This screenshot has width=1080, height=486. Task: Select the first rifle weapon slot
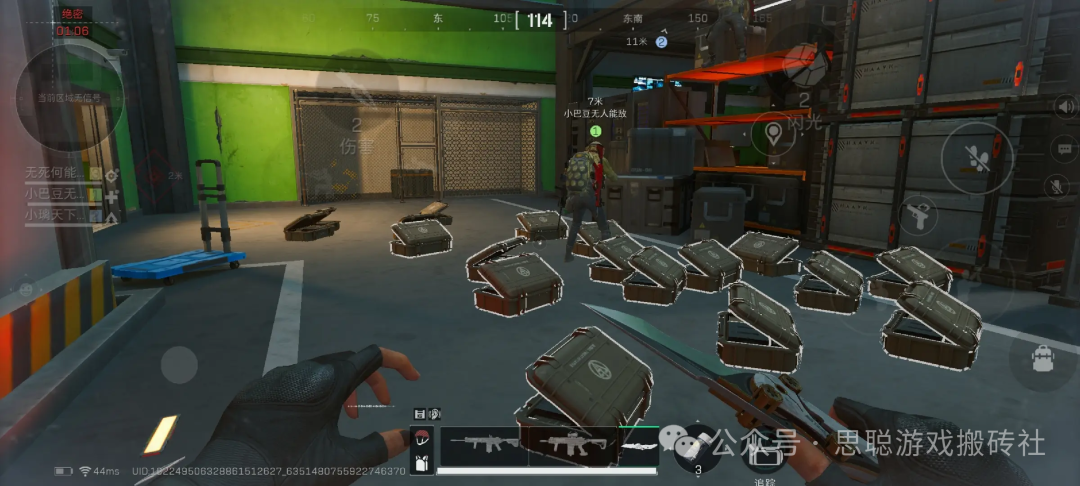(485, 444)
